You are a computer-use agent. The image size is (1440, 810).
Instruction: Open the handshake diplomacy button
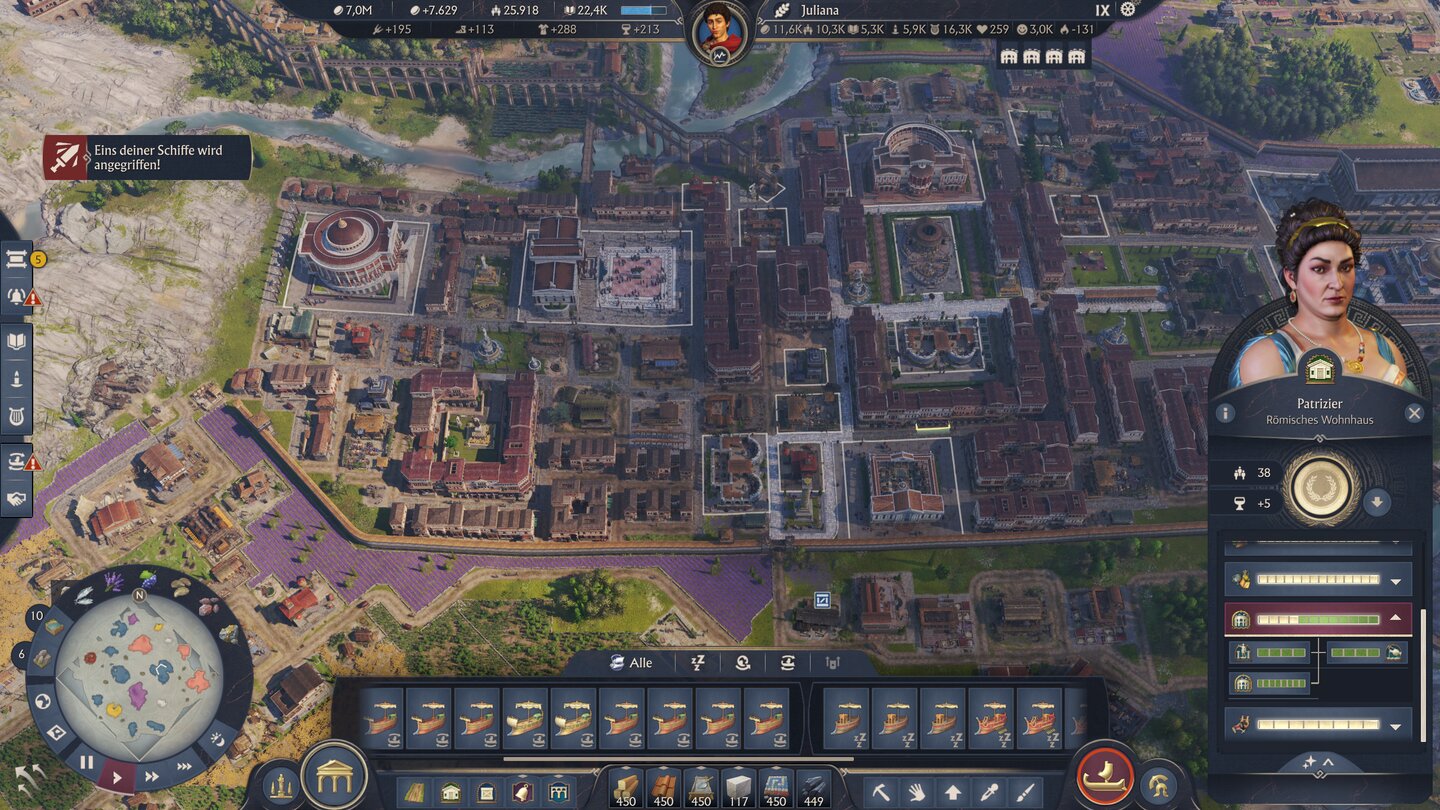17,497
